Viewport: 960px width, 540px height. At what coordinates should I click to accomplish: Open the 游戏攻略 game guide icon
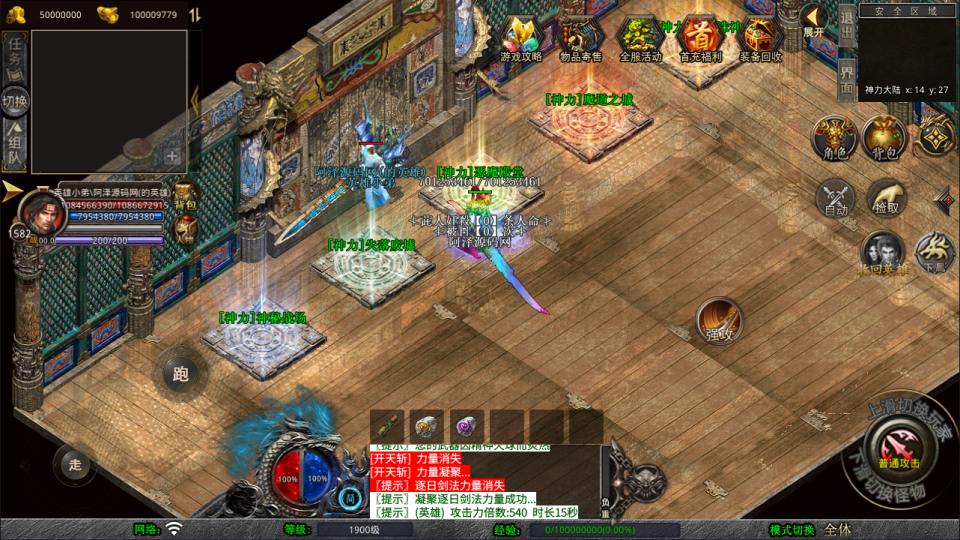click(522, 38)
